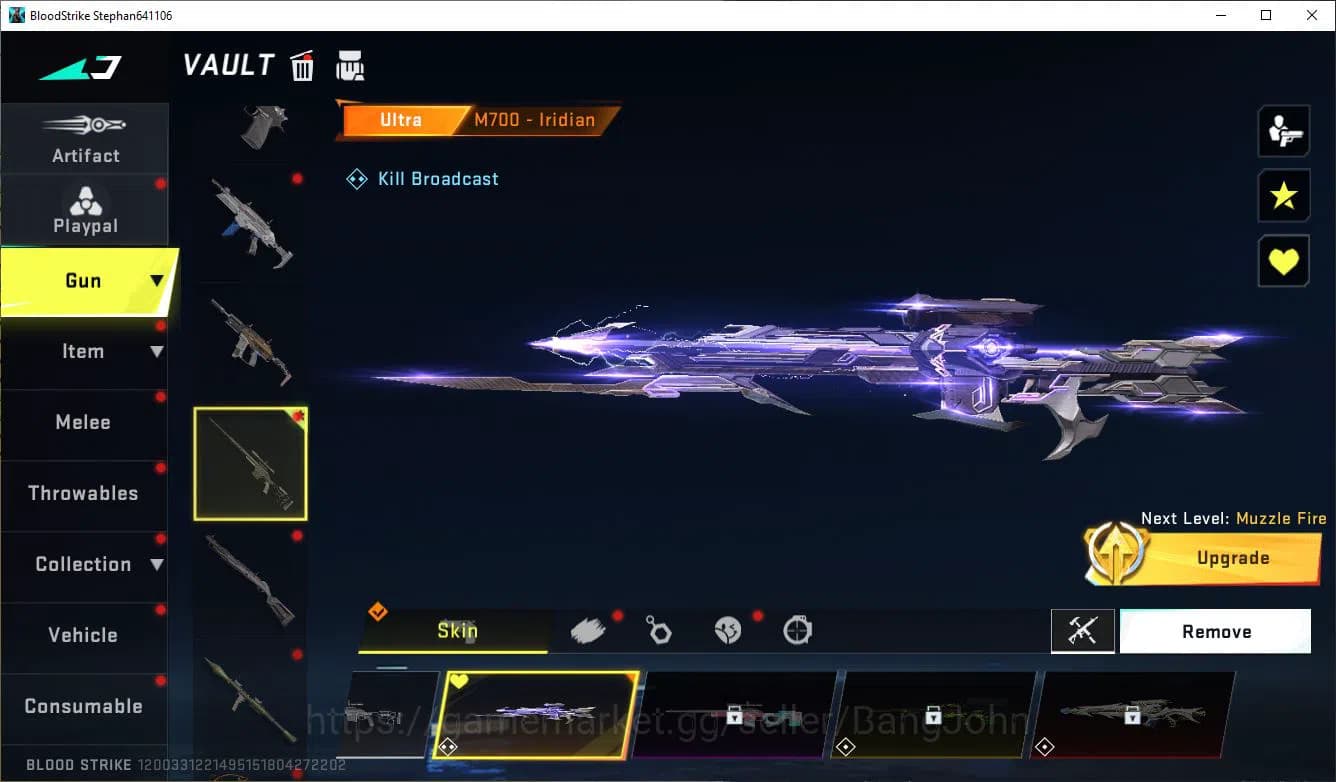Select the sticker customization icon
Screen dimensions: 1336x782
[x=729, y=629]
